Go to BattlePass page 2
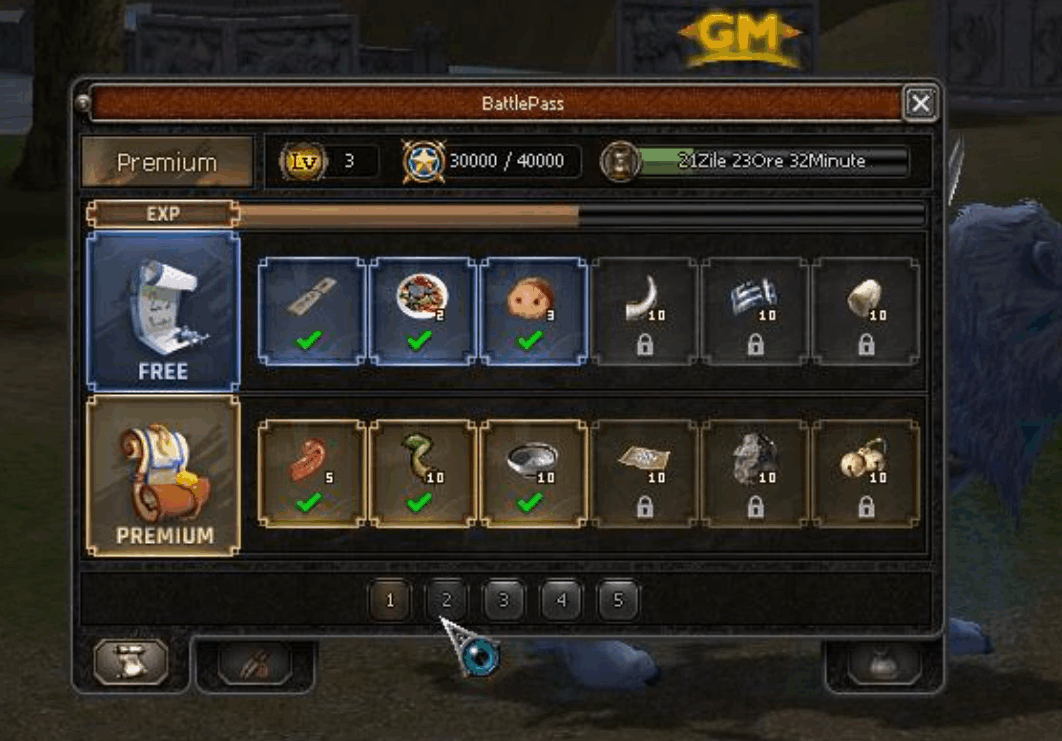 coord(447,601)
